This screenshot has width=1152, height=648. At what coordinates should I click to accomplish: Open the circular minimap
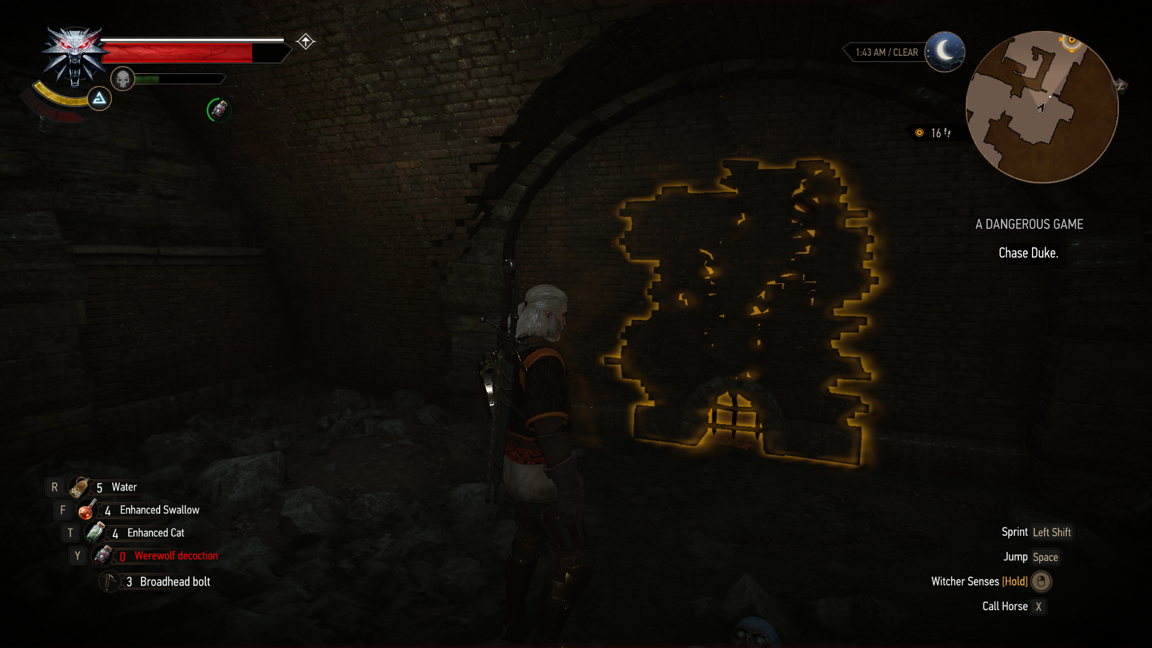(x=1041, y=107)
